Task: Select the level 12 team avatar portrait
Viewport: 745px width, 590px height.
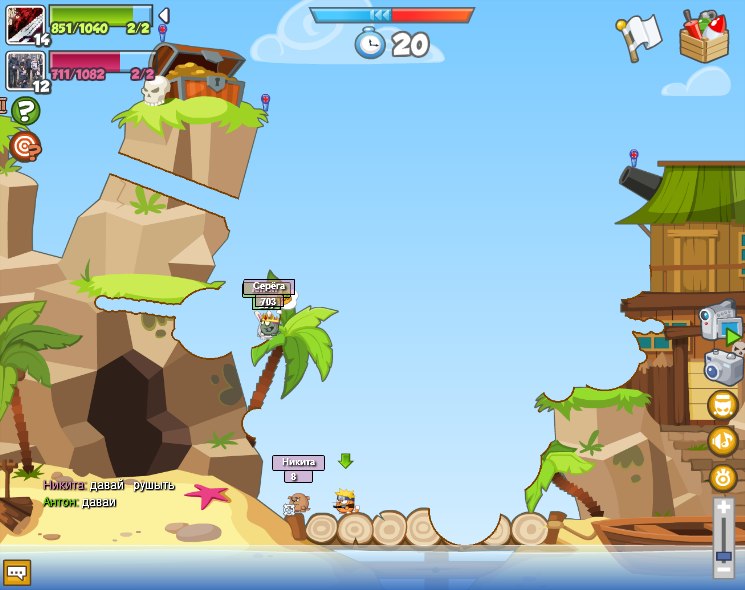Action: pyautogui.click(x=24, y=71)
